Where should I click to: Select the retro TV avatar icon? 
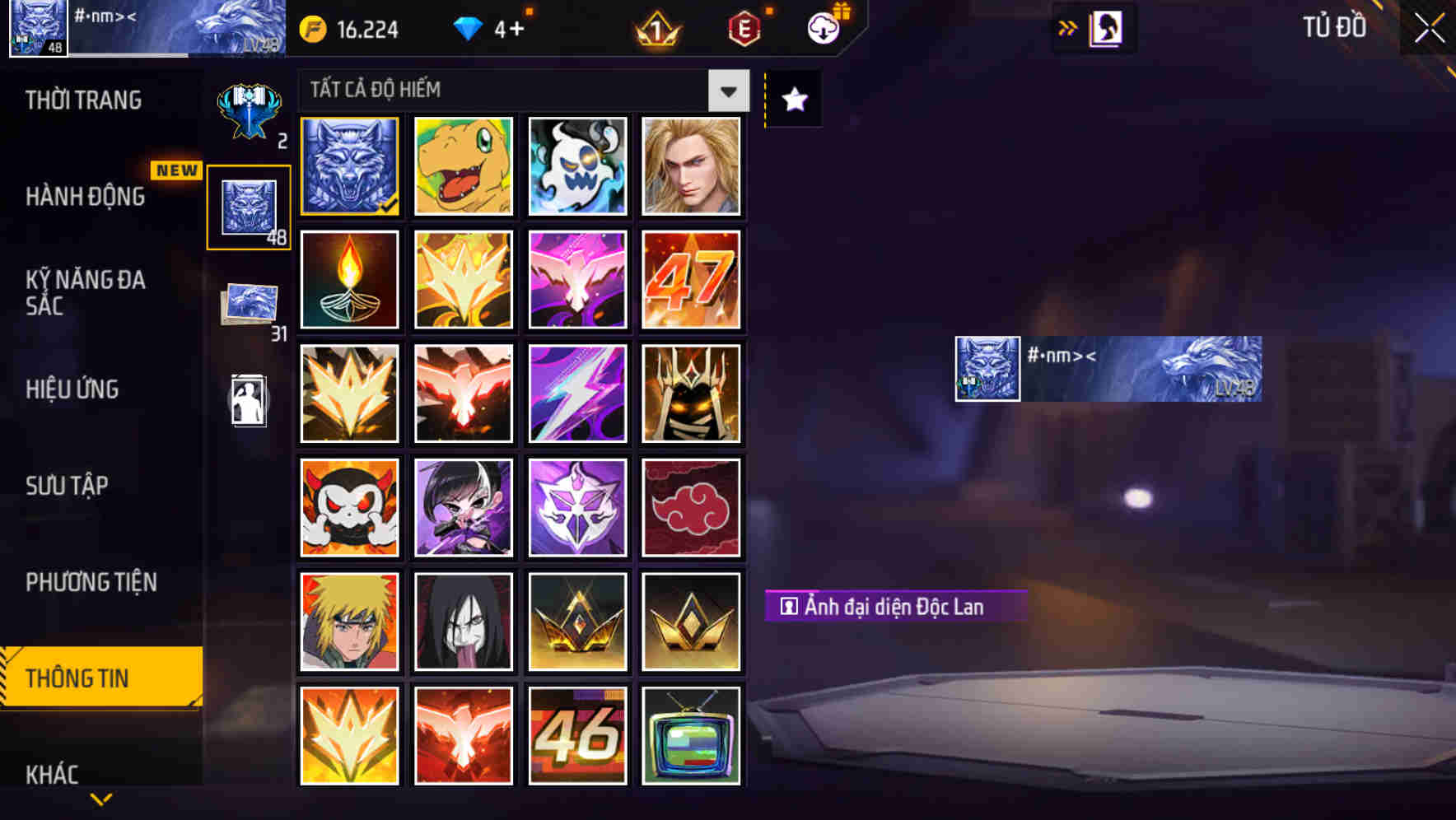click(692, 734)
